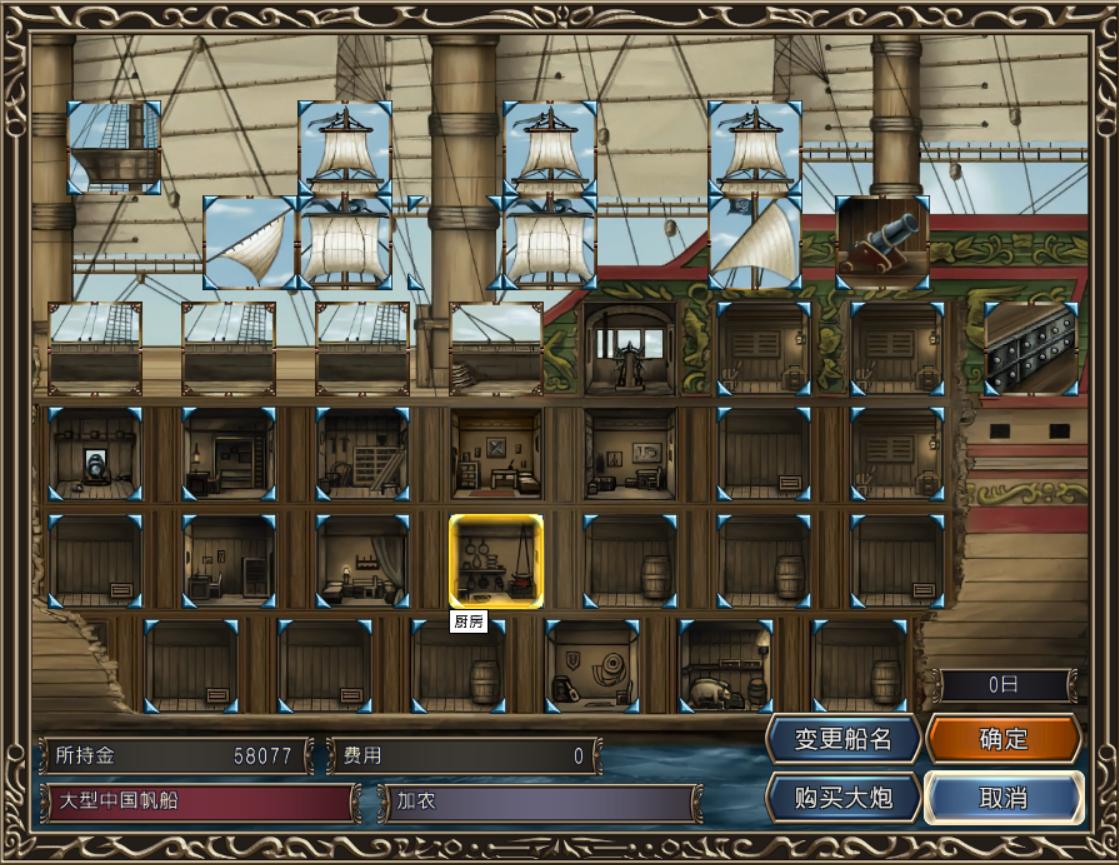Confirm the refit with 确定
Image resolution: width=1119 pixels, height=865 pixels.
[x=1003, y=739]
